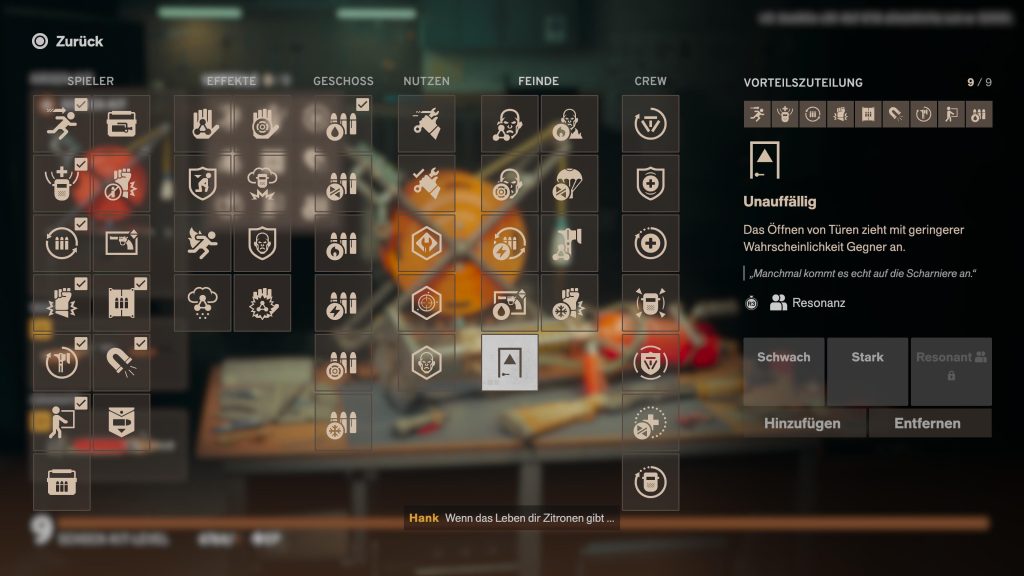1024x576 pixels.
Task: Choose the snowflake ammo perk
Action: tap(343, 422)
